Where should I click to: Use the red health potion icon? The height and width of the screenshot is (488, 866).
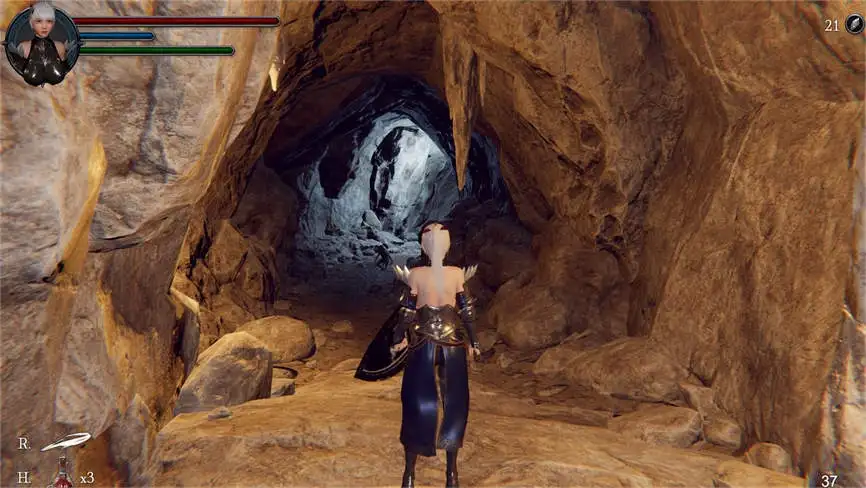[63, 474]
